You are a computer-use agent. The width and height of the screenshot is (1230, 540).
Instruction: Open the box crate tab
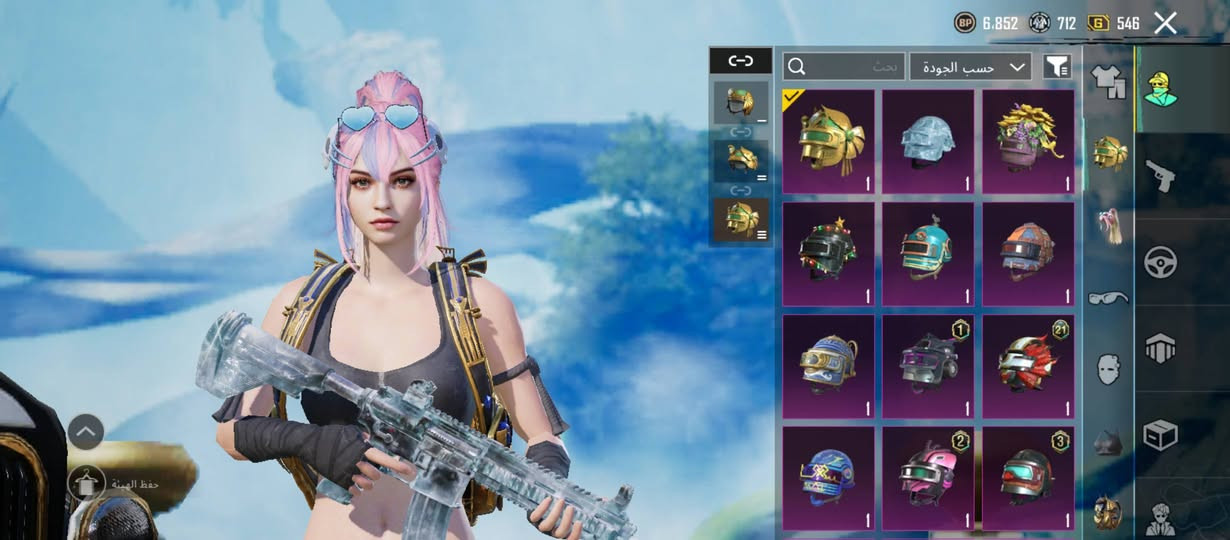[1160, 435]
